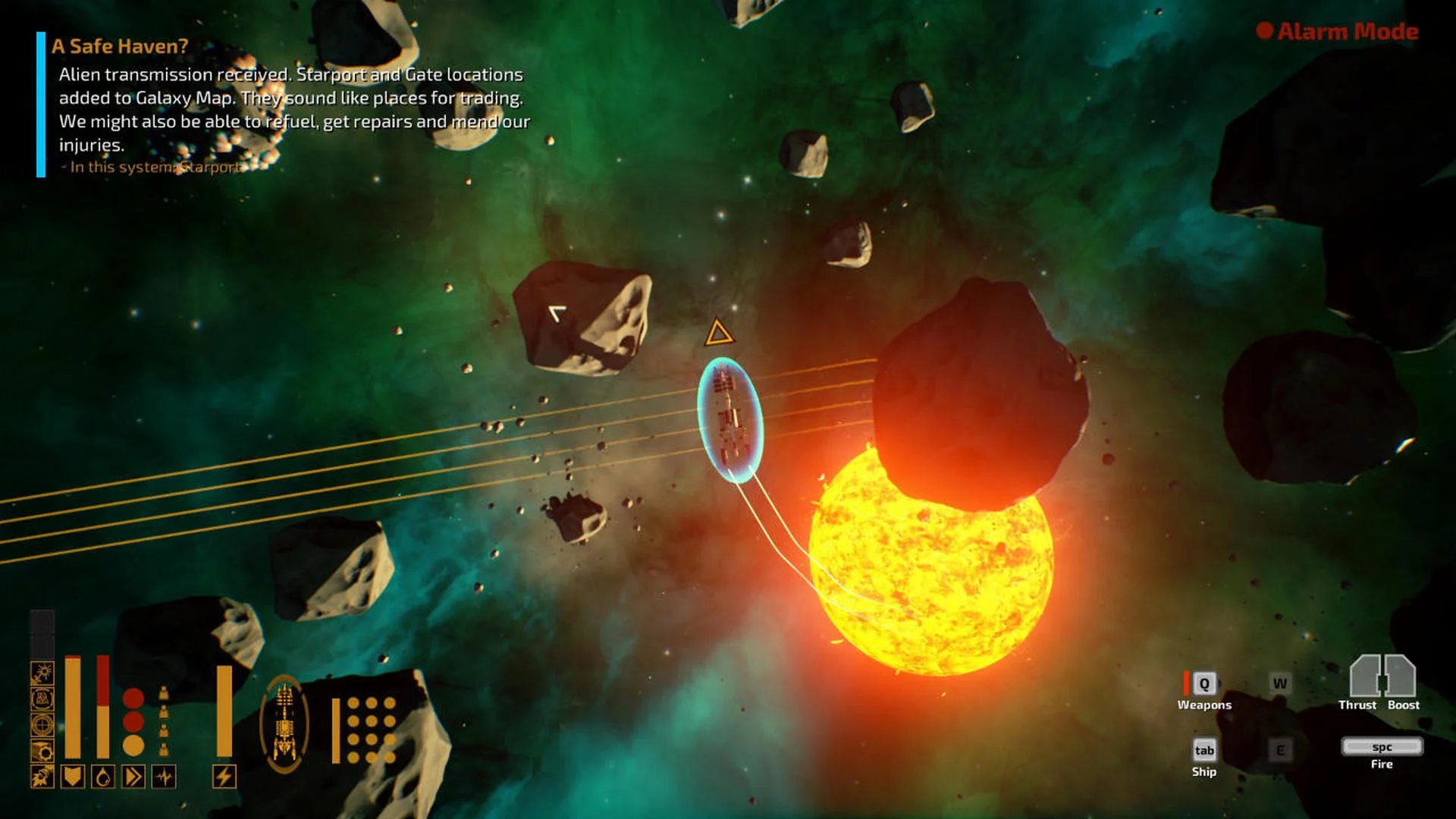
Task: Select the cargo module icon on the left HUD
Action: click(42, 750)
